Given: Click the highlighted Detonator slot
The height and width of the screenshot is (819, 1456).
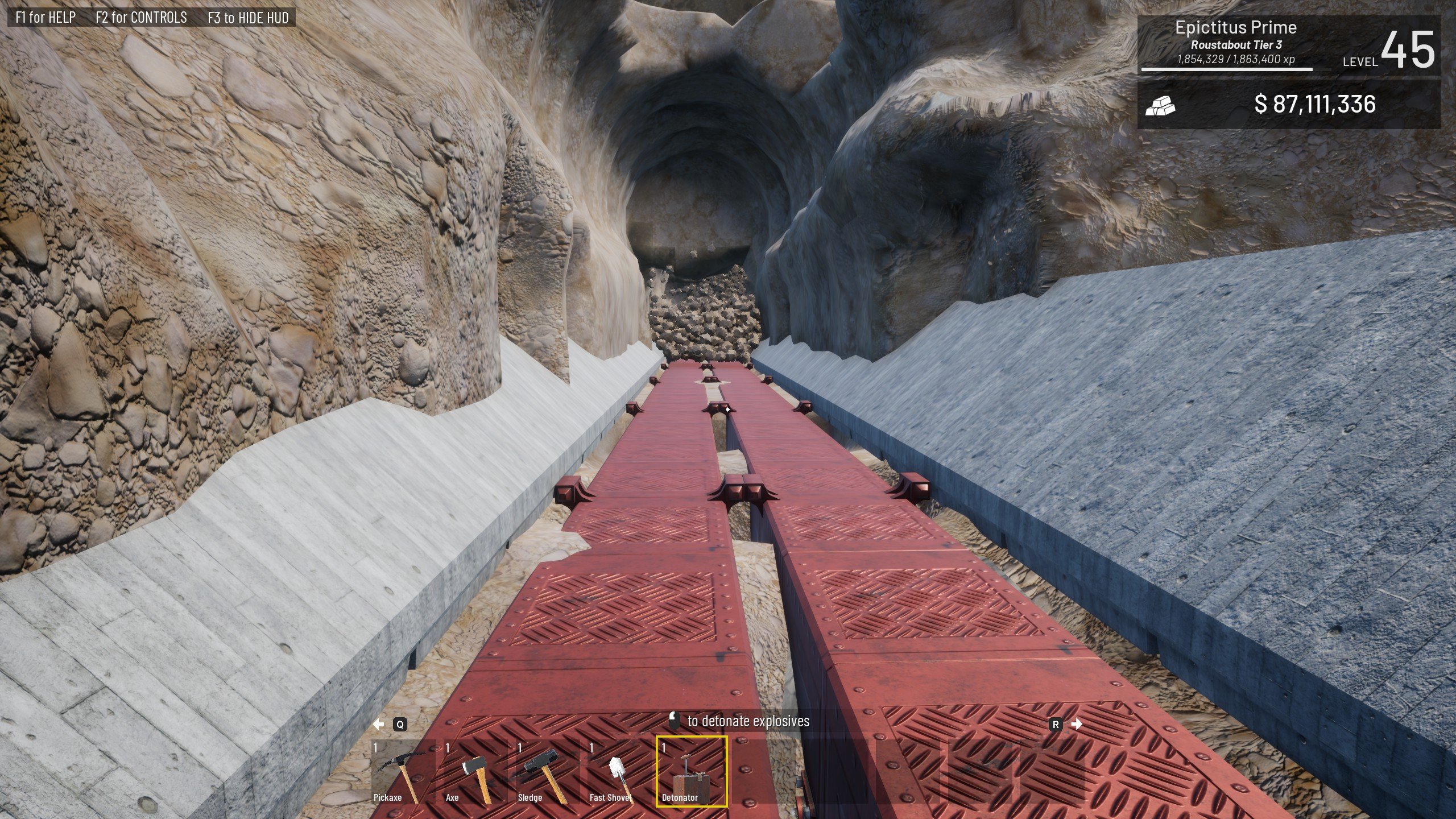Looking at the screenshot, I should pos(692,772).
